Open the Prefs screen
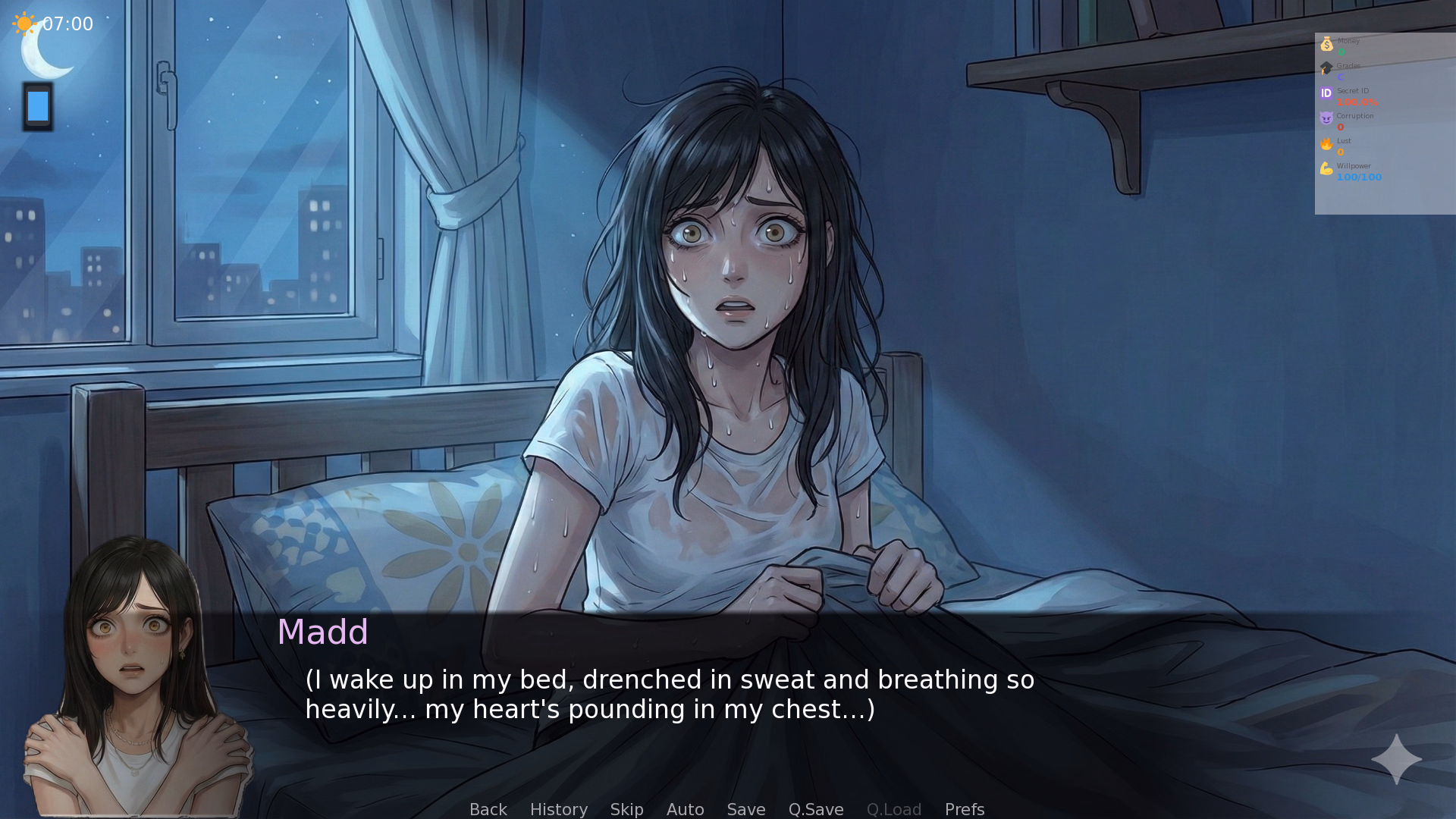This screenshot has width=1456, height=819. point(964,809)
